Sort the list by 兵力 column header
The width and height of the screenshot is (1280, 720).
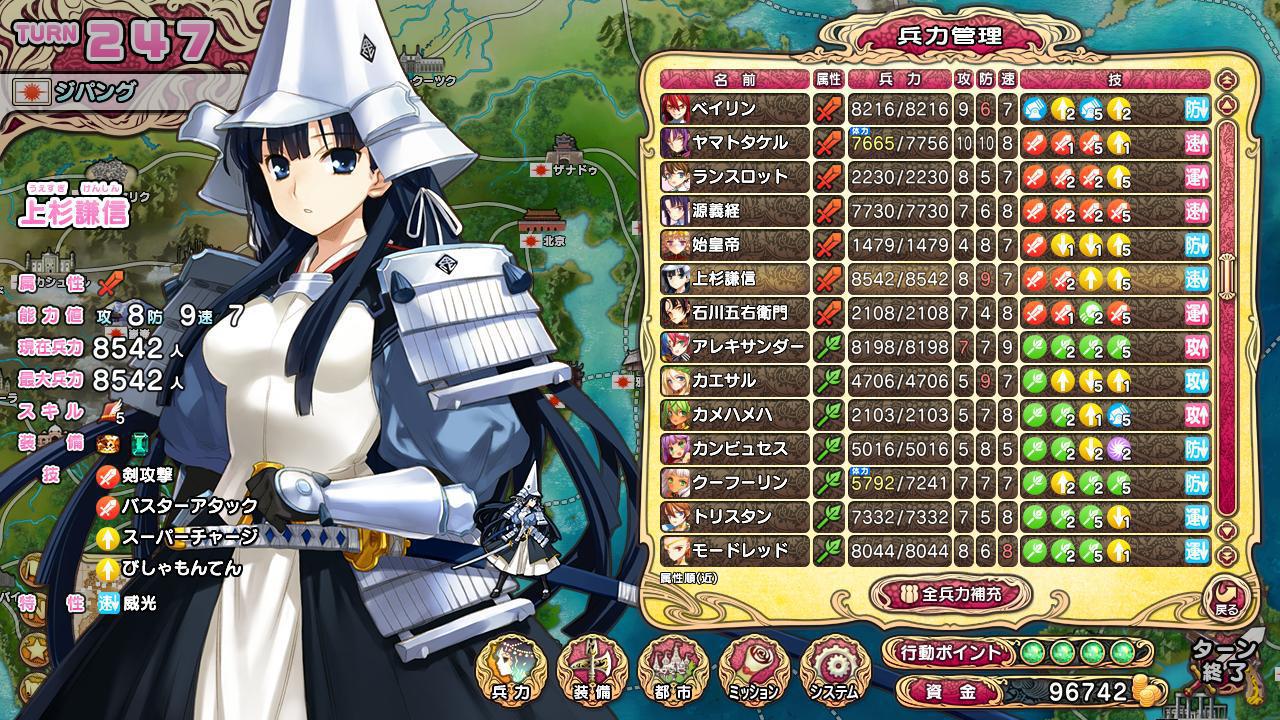898,79
